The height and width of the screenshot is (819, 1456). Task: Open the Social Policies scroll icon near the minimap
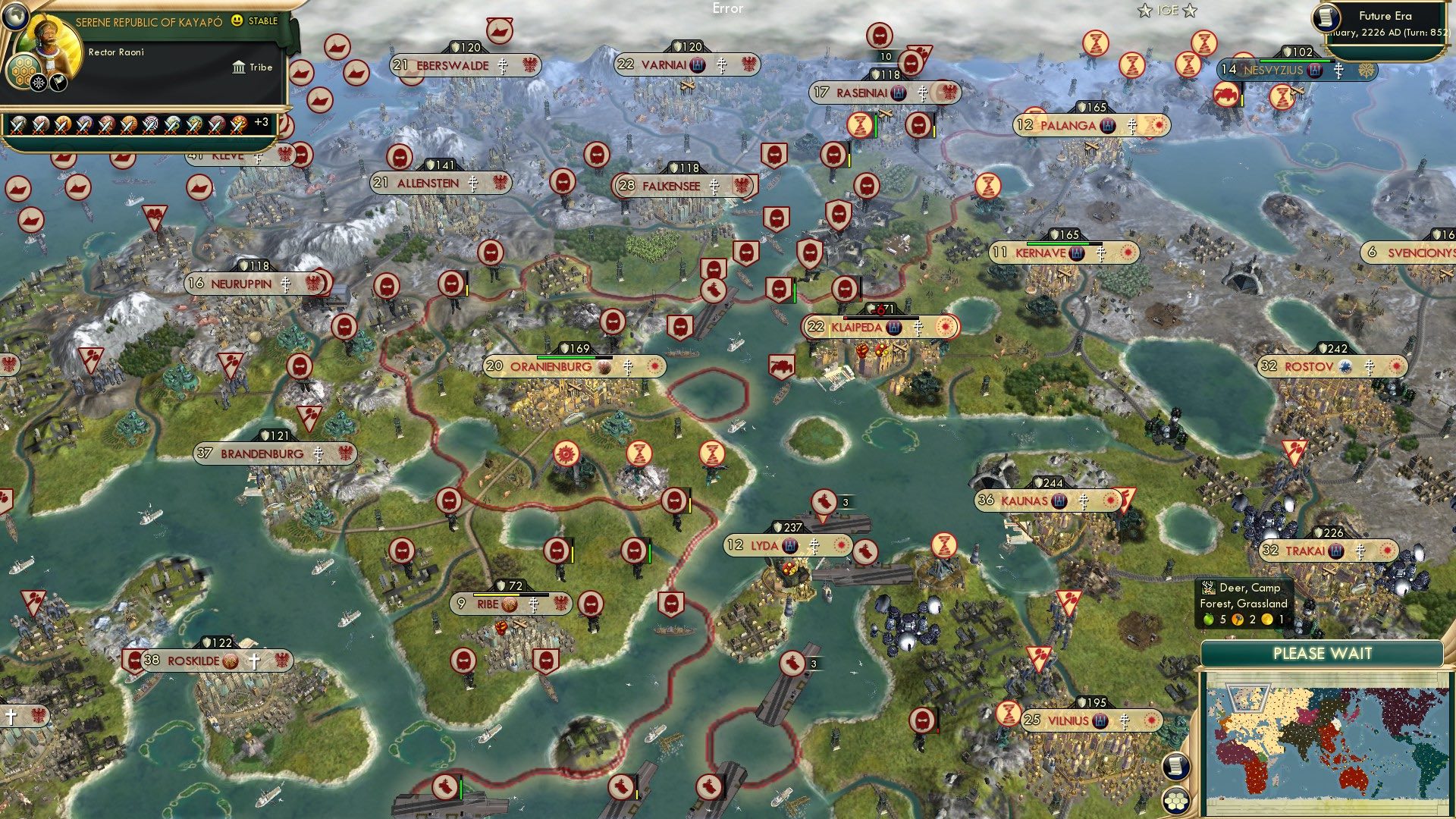point(1175,765)
